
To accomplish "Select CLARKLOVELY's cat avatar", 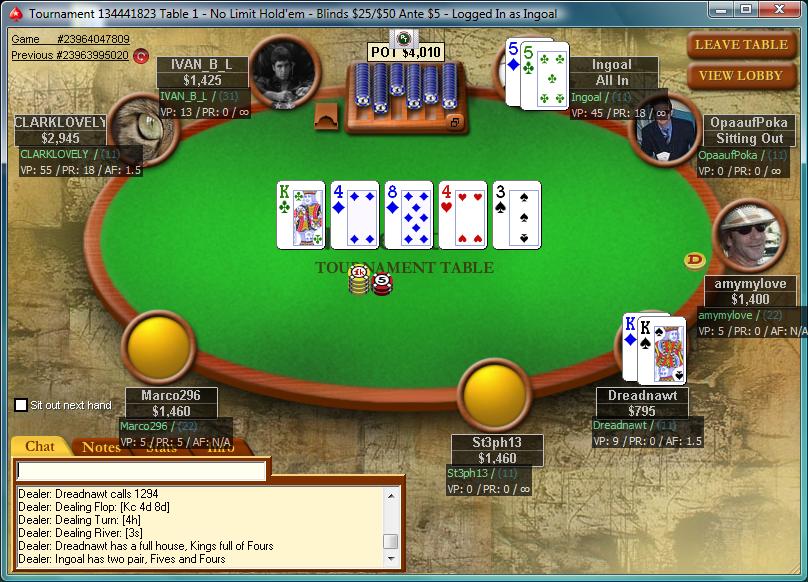I will (x=141, y=130).
